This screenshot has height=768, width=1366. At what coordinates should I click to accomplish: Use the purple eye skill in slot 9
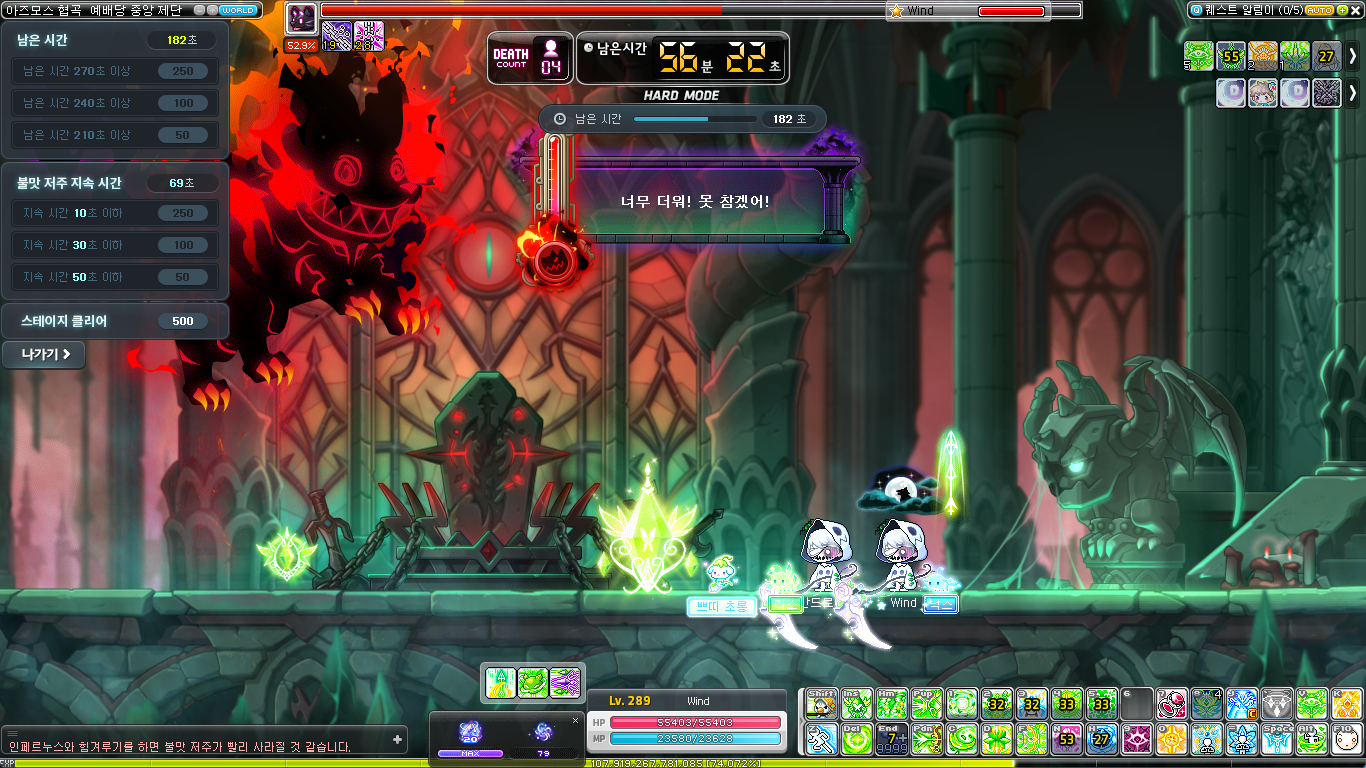(x=1136, y=739)
